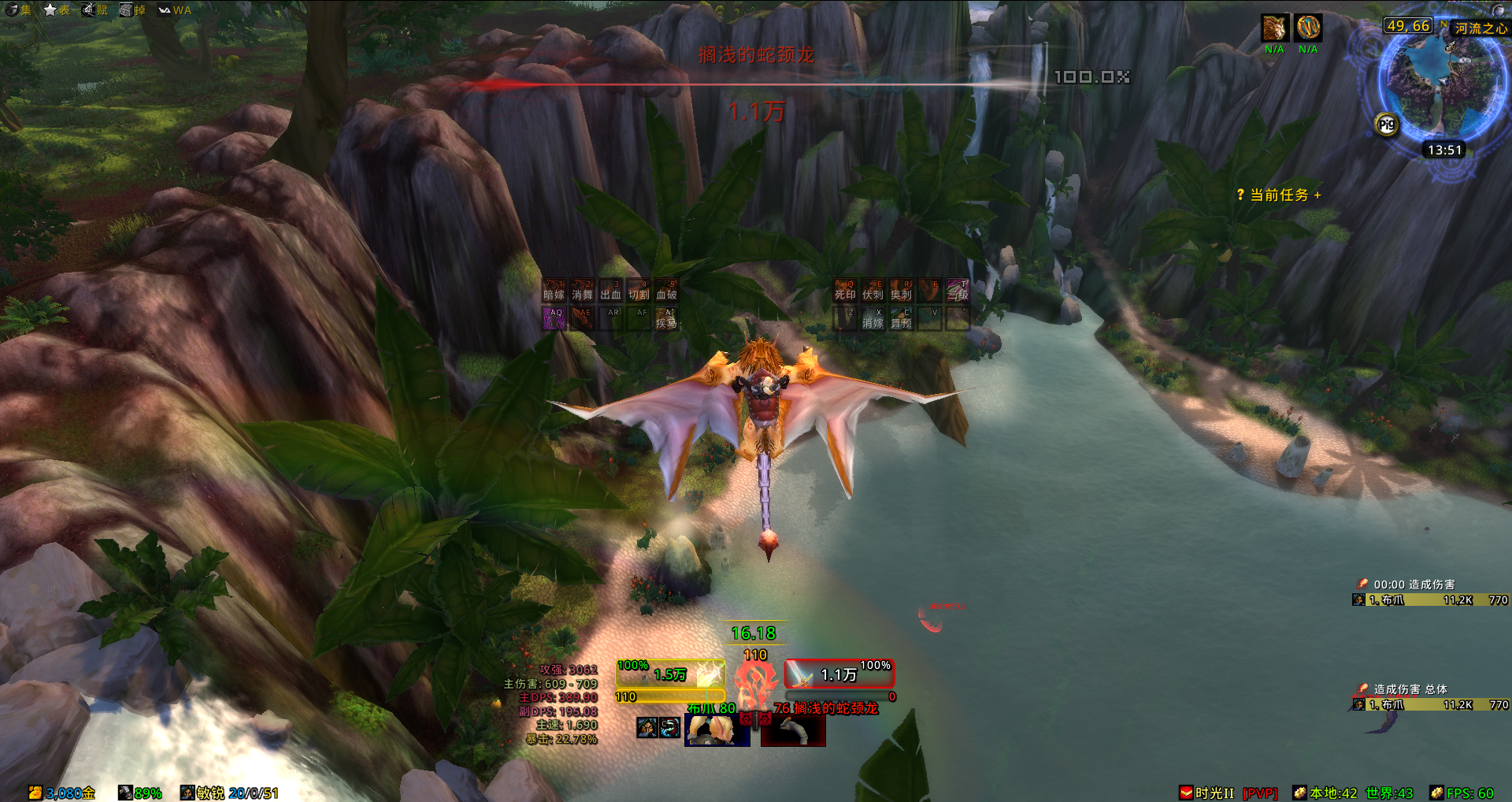Use the 血破 ability slot
Image resolution: width=1512 pixels, height=802 pixels.
(666, 291)
